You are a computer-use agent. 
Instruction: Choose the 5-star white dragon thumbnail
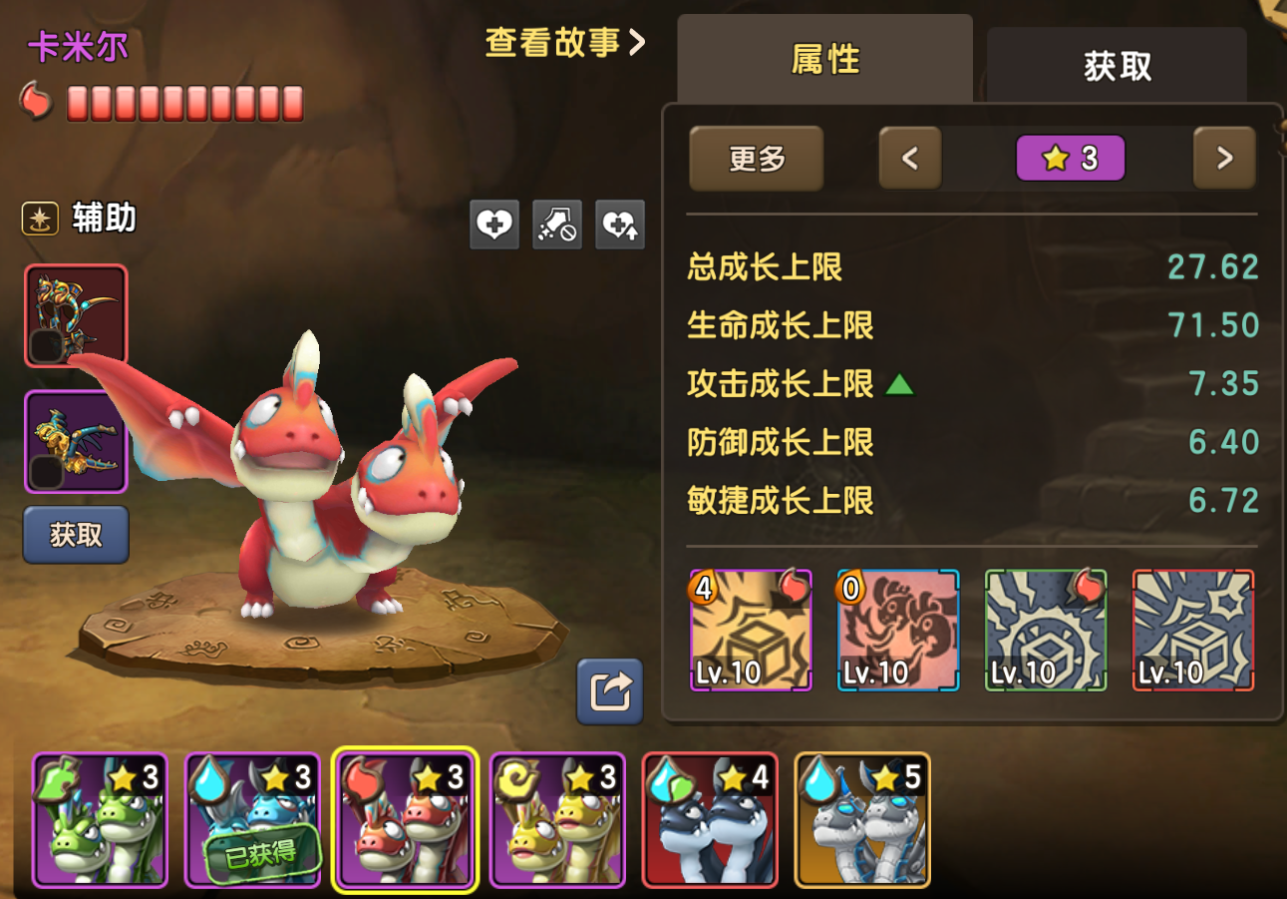862,820
